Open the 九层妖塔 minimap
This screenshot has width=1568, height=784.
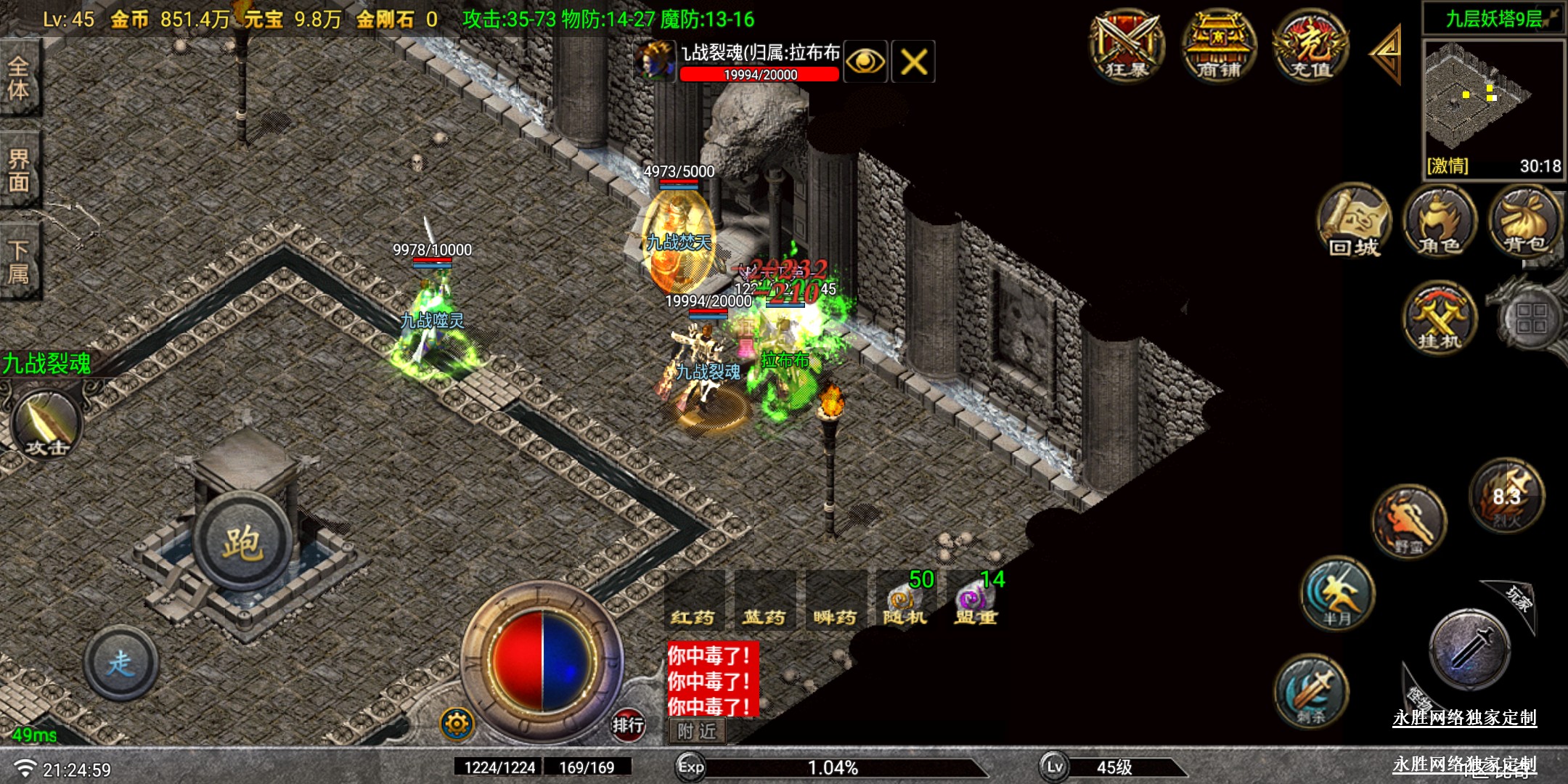click(1493, 102)
